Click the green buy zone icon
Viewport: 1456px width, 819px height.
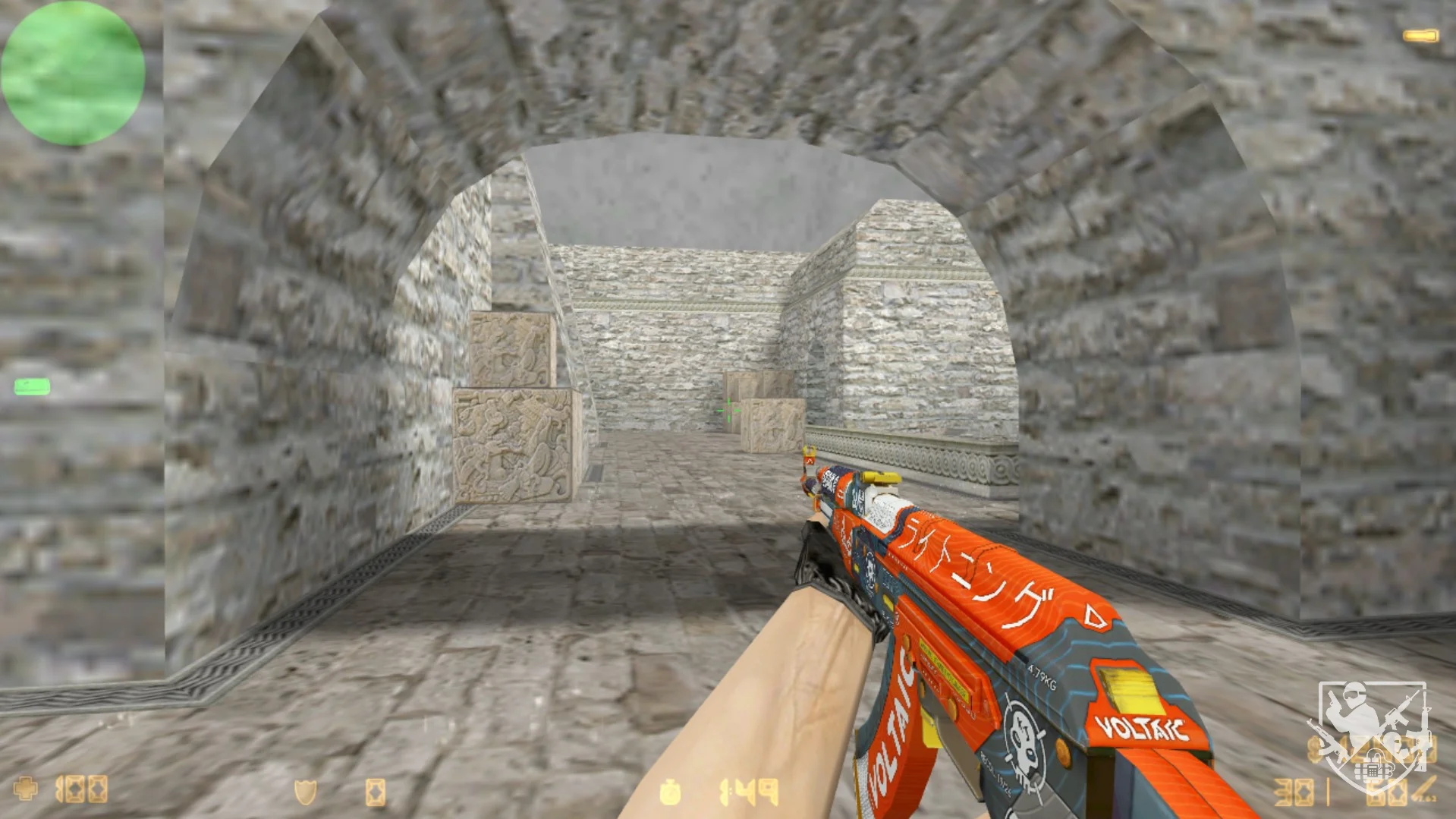pyautogui.click(x=32, y=387)
